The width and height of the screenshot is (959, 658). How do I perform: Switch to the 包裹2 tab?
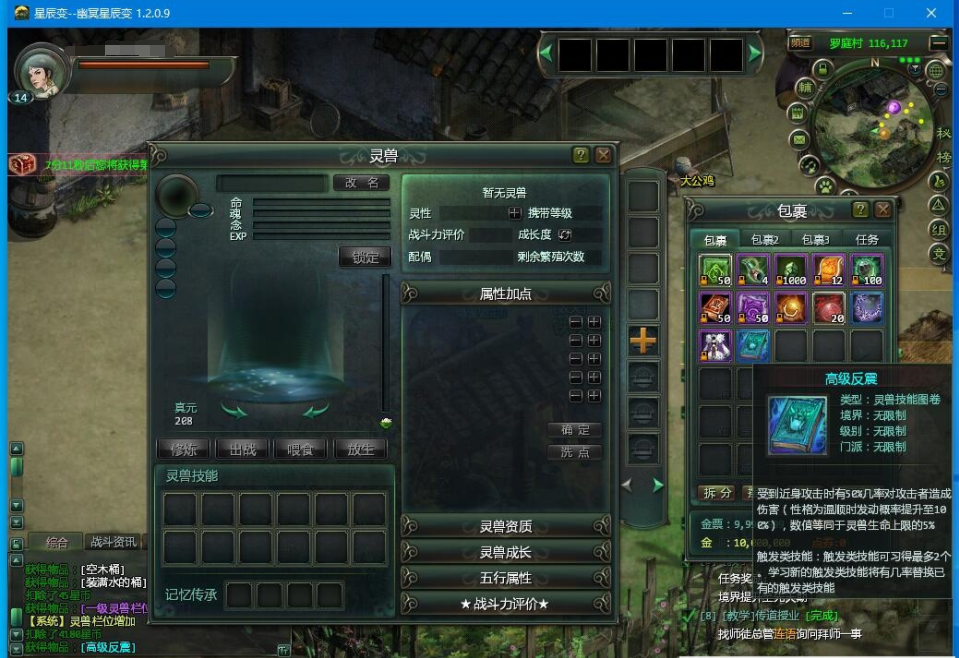pos(765,240)
